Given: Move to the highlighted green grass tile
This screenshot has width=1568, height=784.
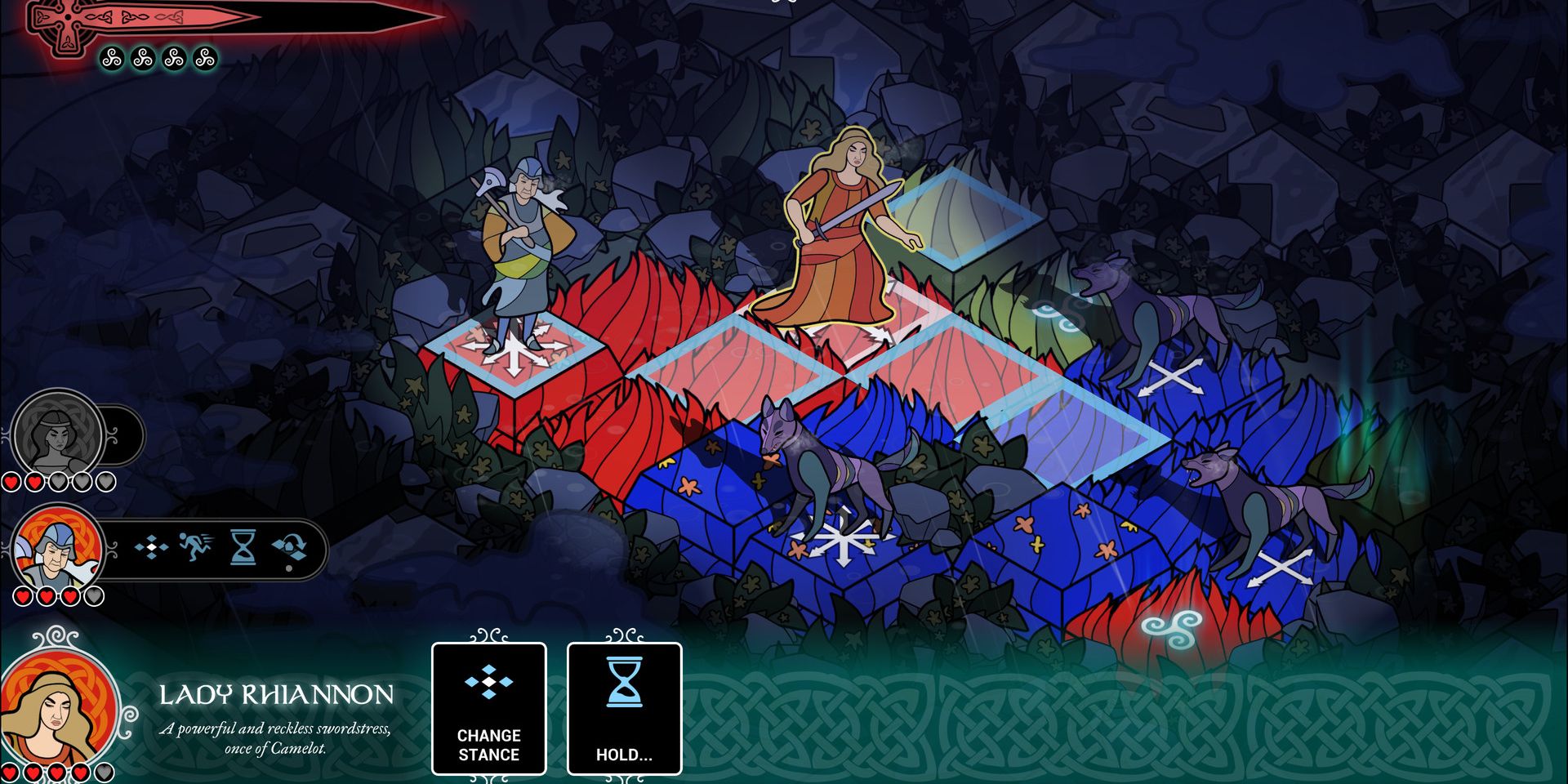Looking at the screenshot, I should [x=964, y=216].
